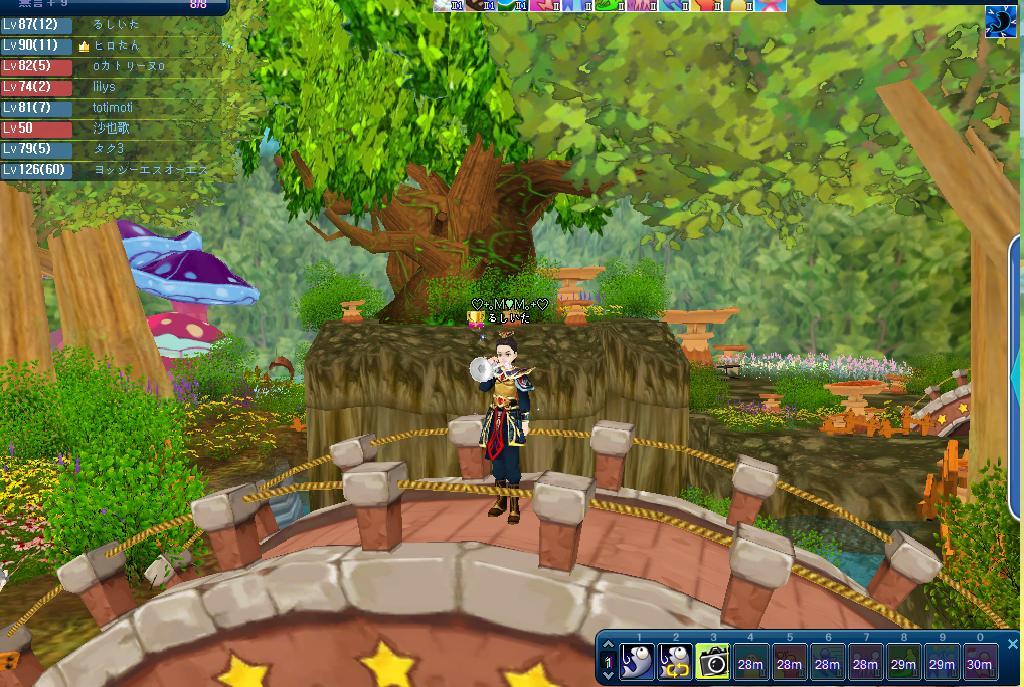The image size is (1024, 687).
Task: Open the camera screenshot tool
Action: 712,662
